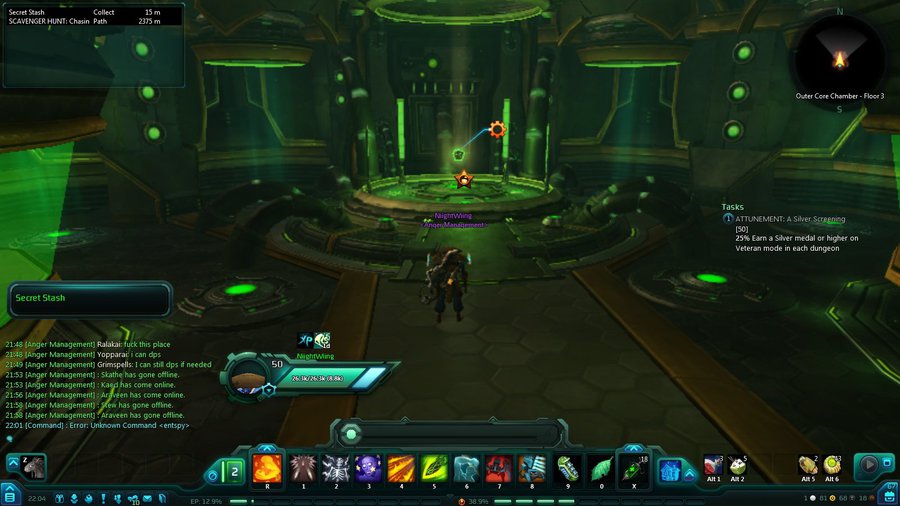This screenshot has width=900, height=506.
Task: Use the green leaf item in slot 0
Action: [600, 467]
